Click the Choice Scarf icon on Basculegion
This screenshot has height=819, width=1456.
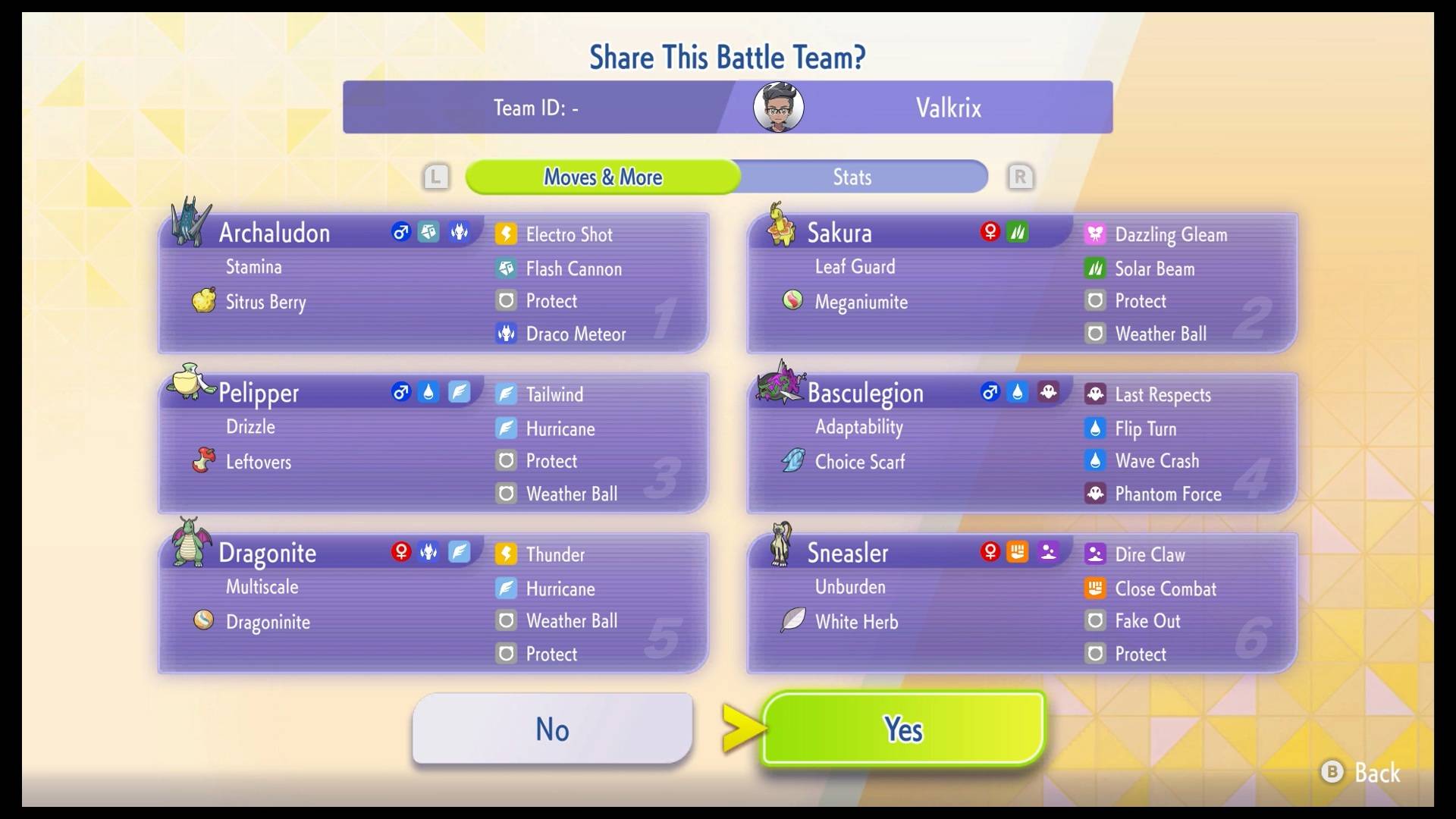click(792, 460)
